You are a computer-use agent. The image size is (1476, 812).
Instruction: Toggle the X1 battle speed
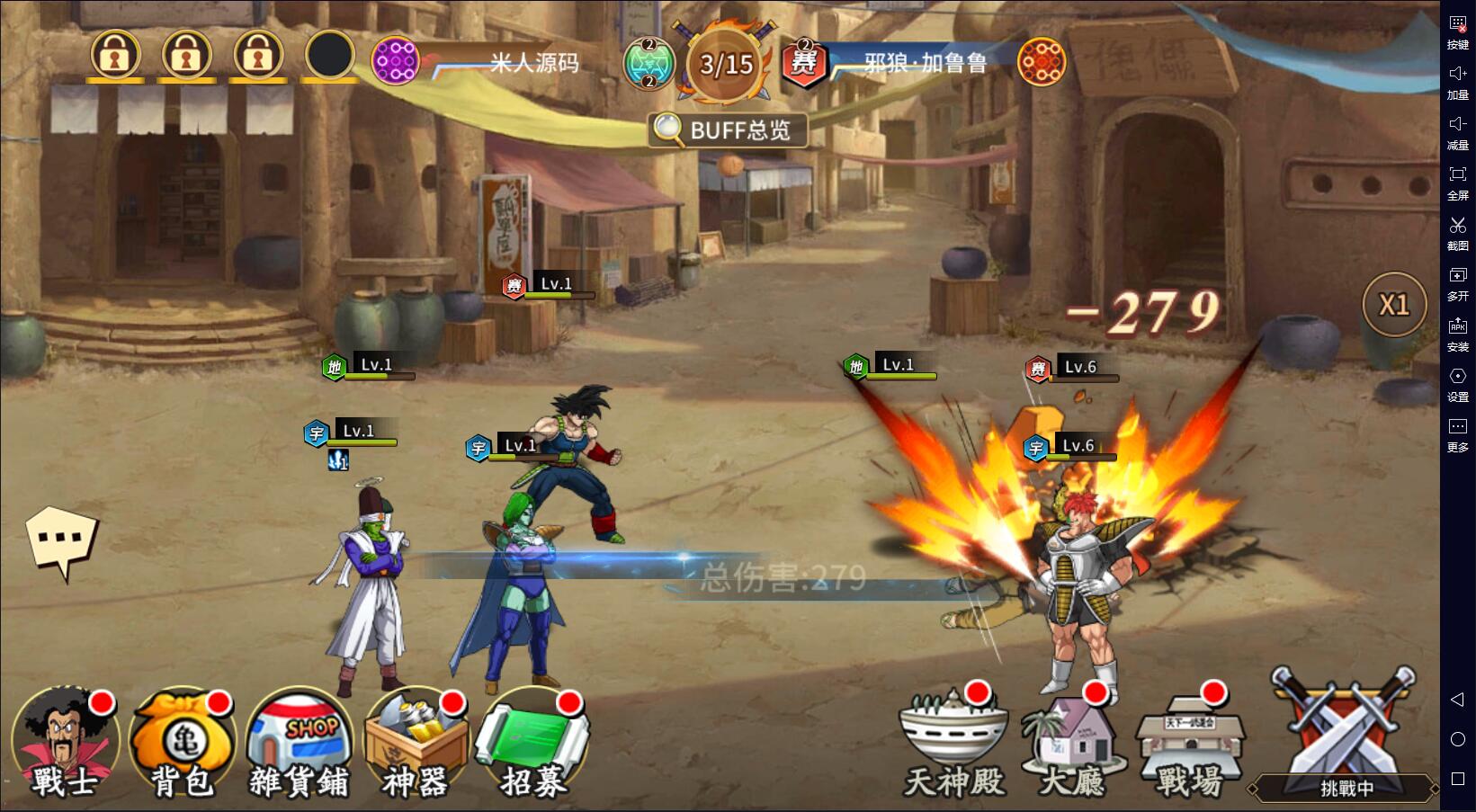coord(1394,306)
